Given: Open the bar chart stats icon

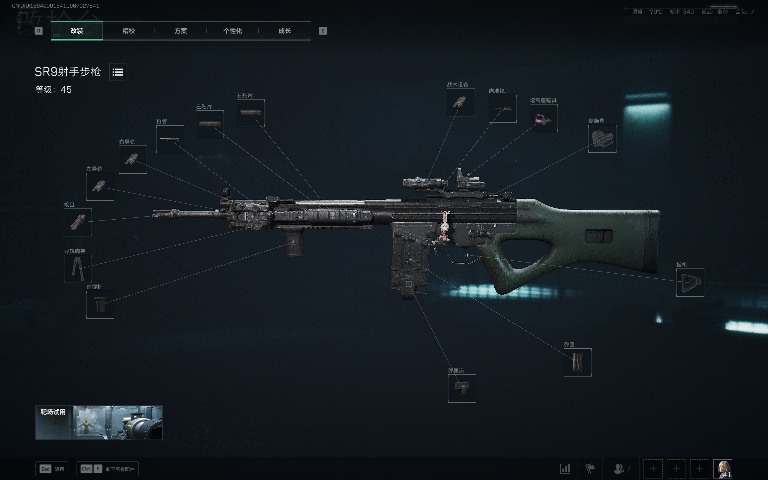Looking at the screenshot, I should (x=565, y=468).
